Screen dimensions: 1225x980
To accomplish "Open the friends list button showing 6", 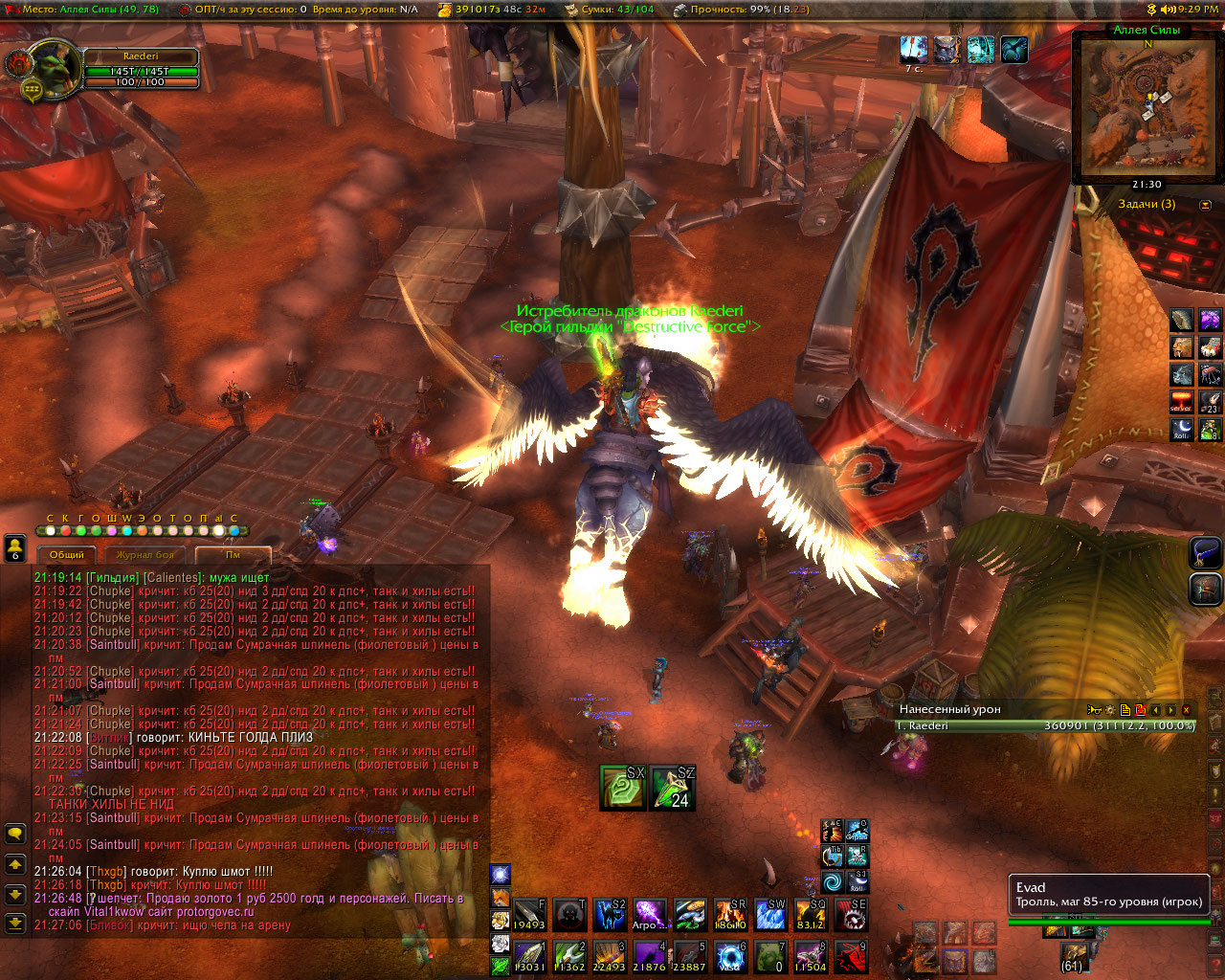I will (x=15, y=548).
